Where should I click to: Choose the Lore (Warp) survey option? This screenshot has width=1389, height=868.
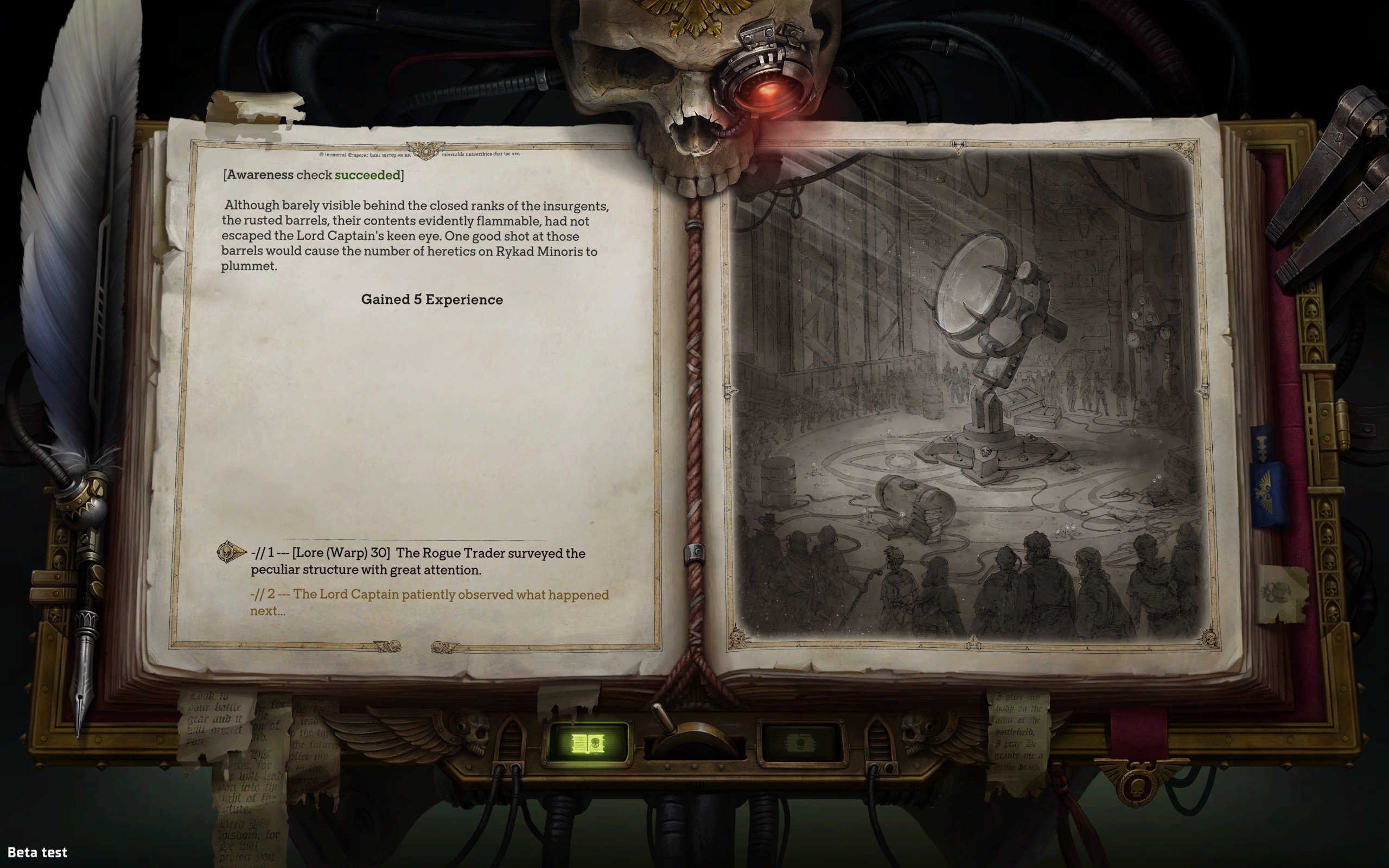coord(417,561)
